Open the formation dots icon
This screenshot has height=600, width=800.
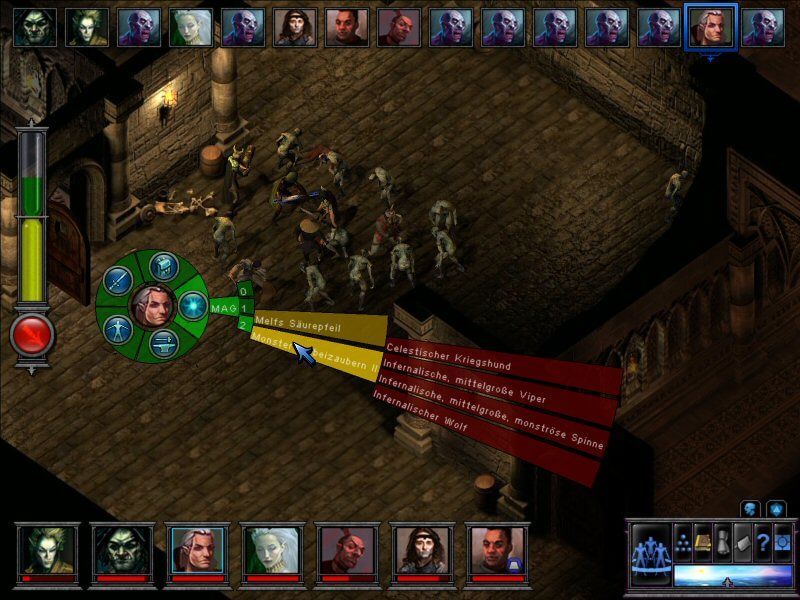pos(682,541)
